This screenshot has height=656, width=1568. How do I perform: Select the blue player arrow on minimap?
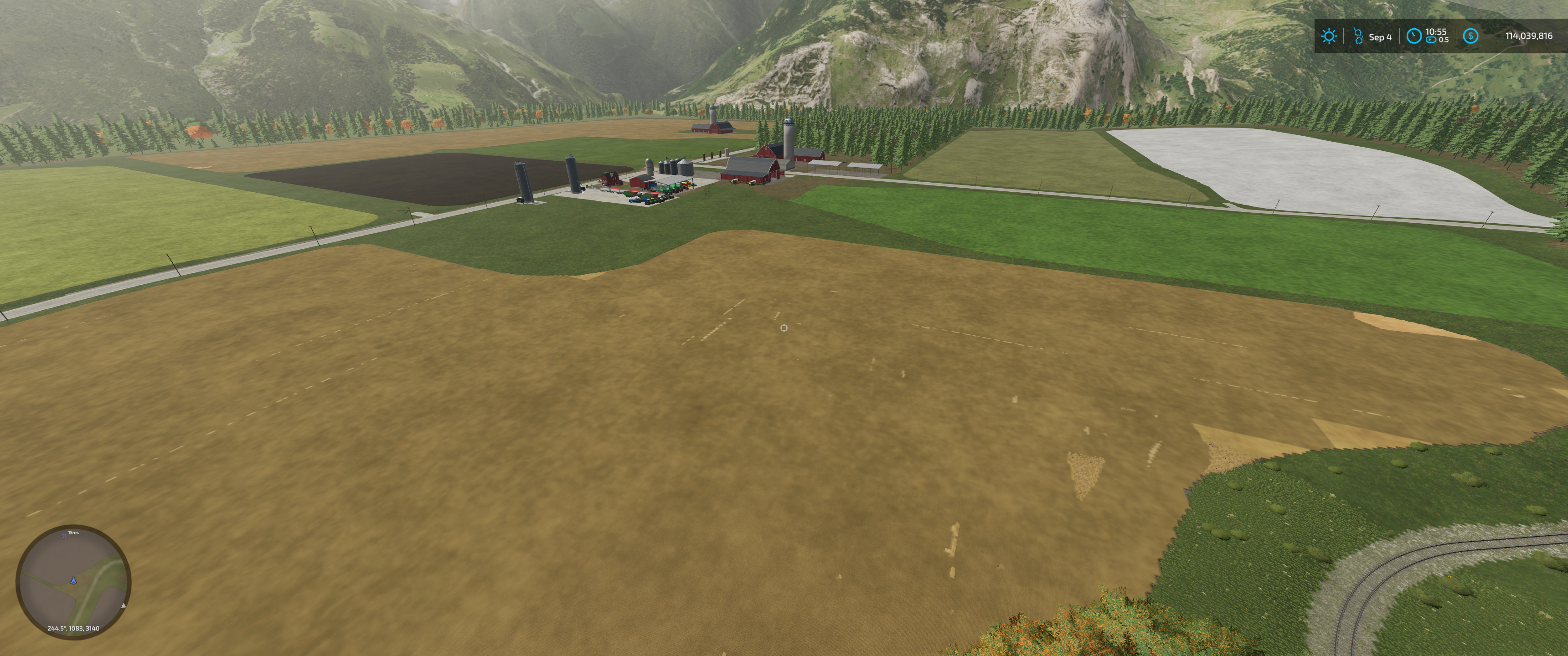(x=74, y=580)
